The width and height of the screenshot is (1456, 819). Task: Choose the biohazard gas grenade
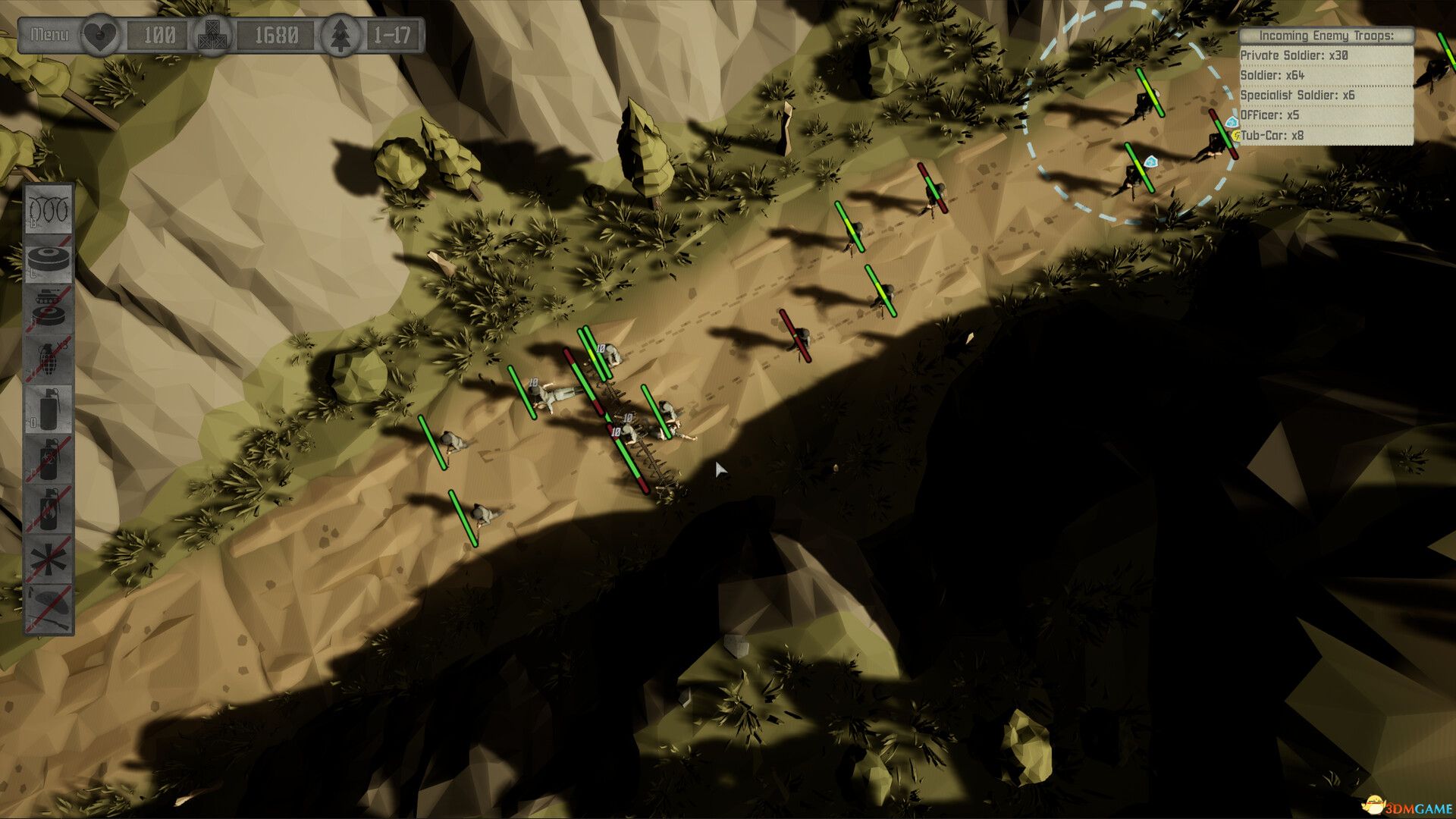[49, 460]
